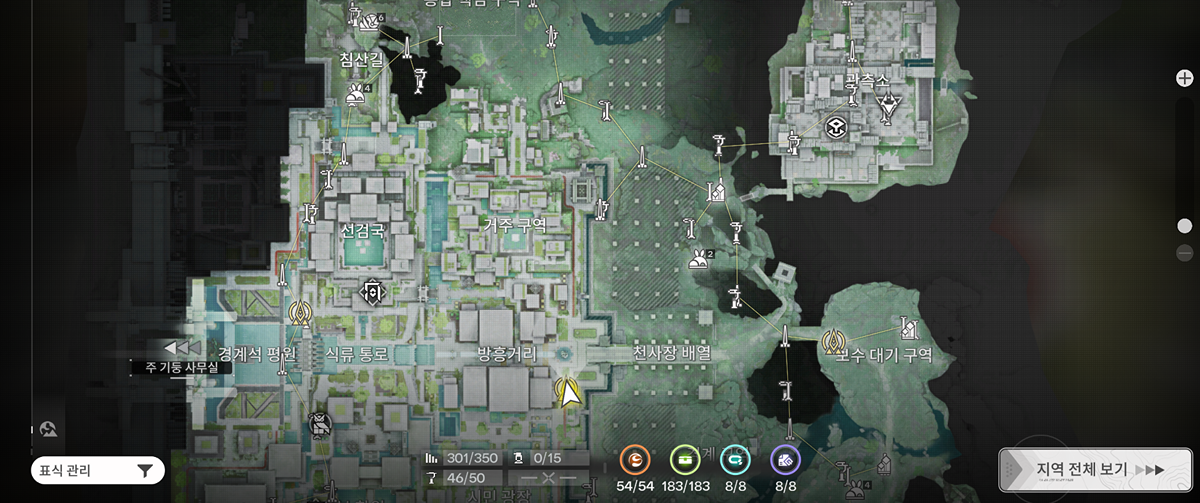Select the rabbit marker numbered 2
The height and width of the screenshot is (503, 1200).
[698, 260]
